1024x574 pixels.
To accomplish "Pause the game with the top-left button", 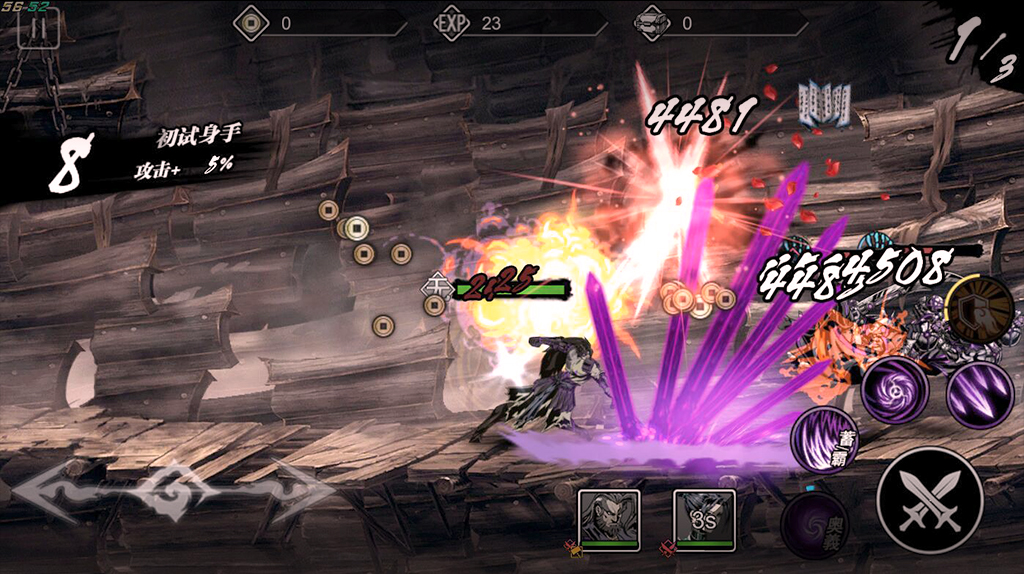I will pos(38,28).
